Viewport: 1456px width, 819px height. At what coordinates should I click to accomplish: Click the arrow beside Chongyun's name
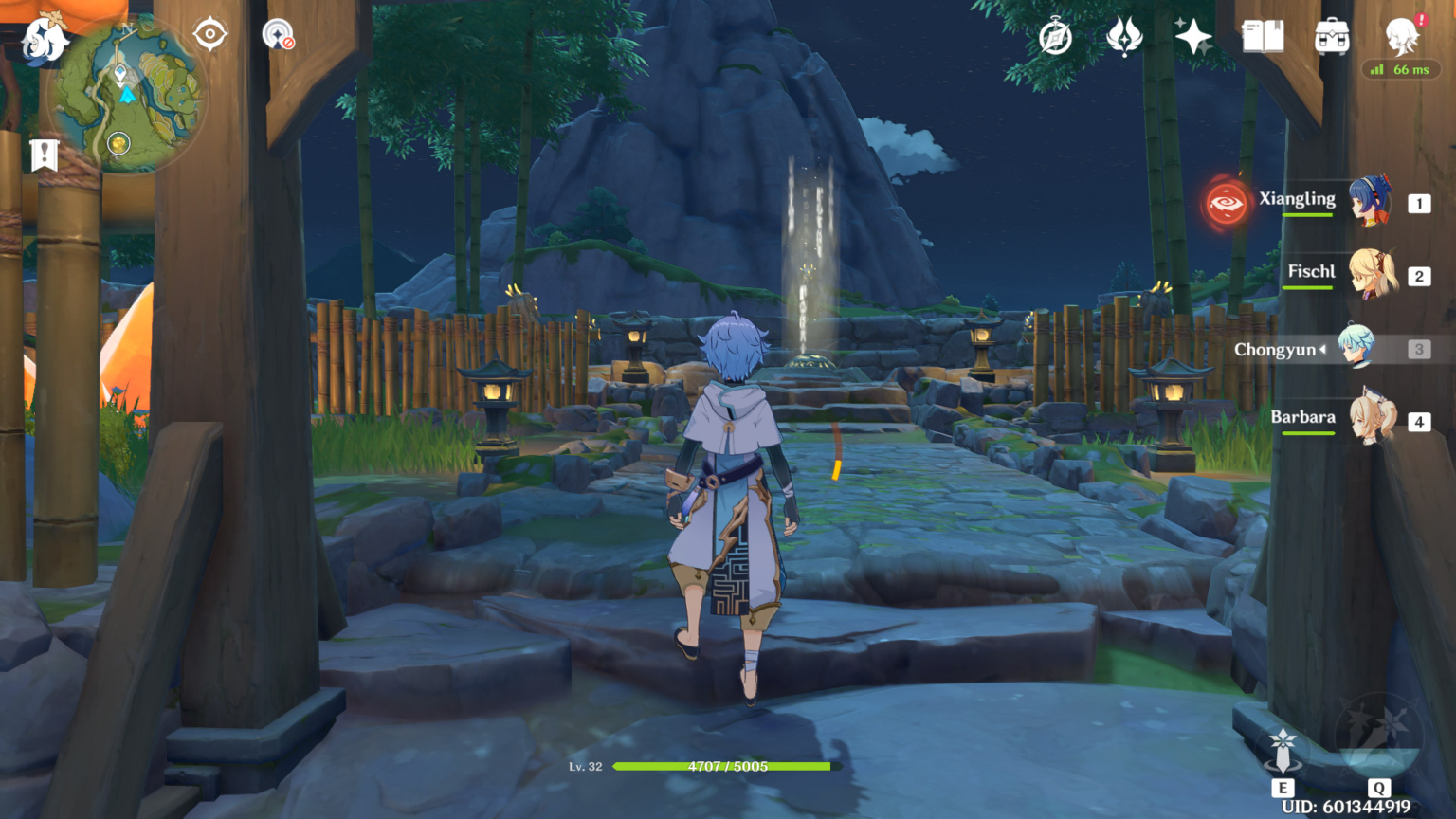point(1325,349)
